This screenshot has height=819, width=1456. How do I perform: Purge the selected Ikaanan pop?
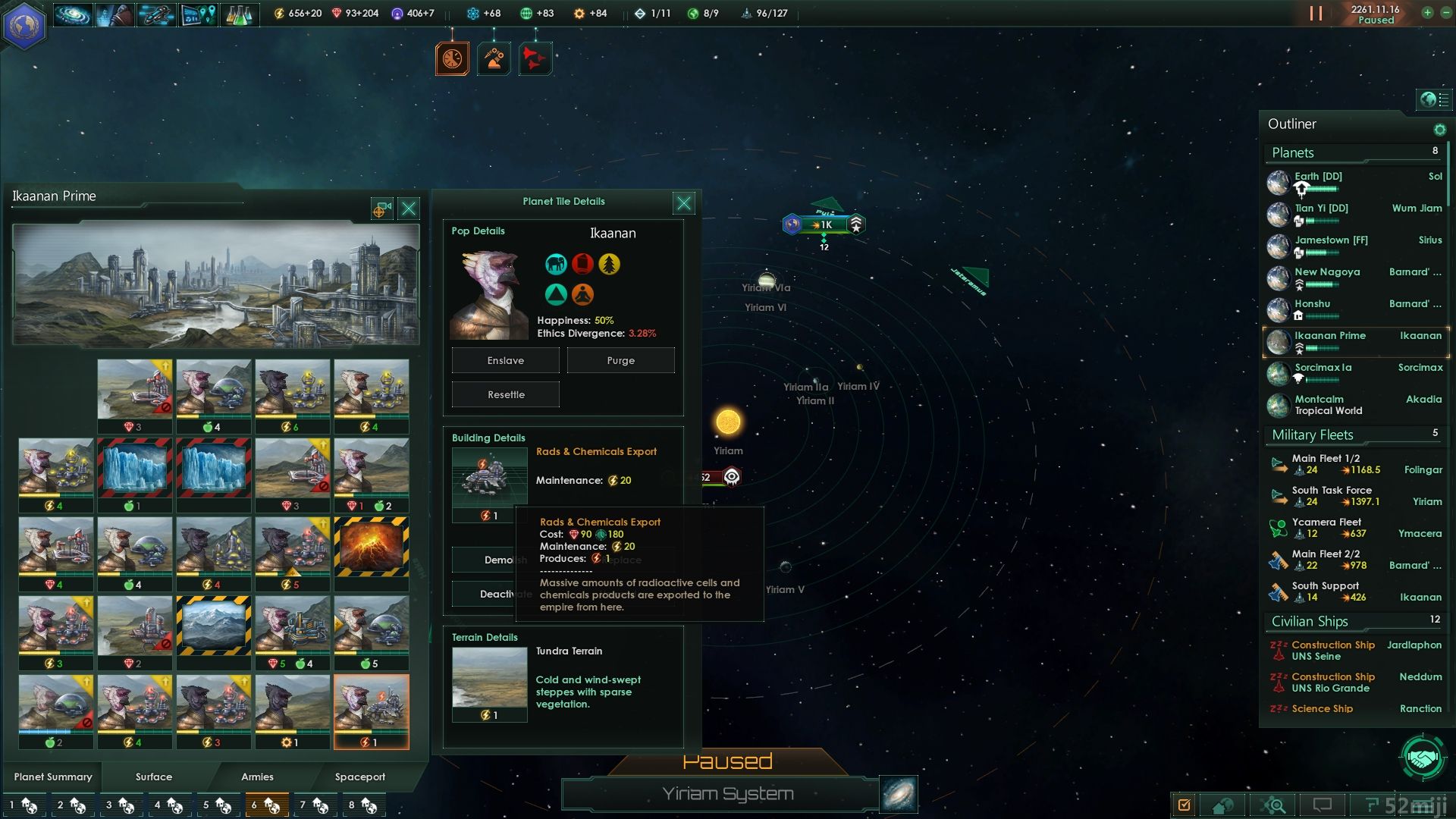click(620, 360)
